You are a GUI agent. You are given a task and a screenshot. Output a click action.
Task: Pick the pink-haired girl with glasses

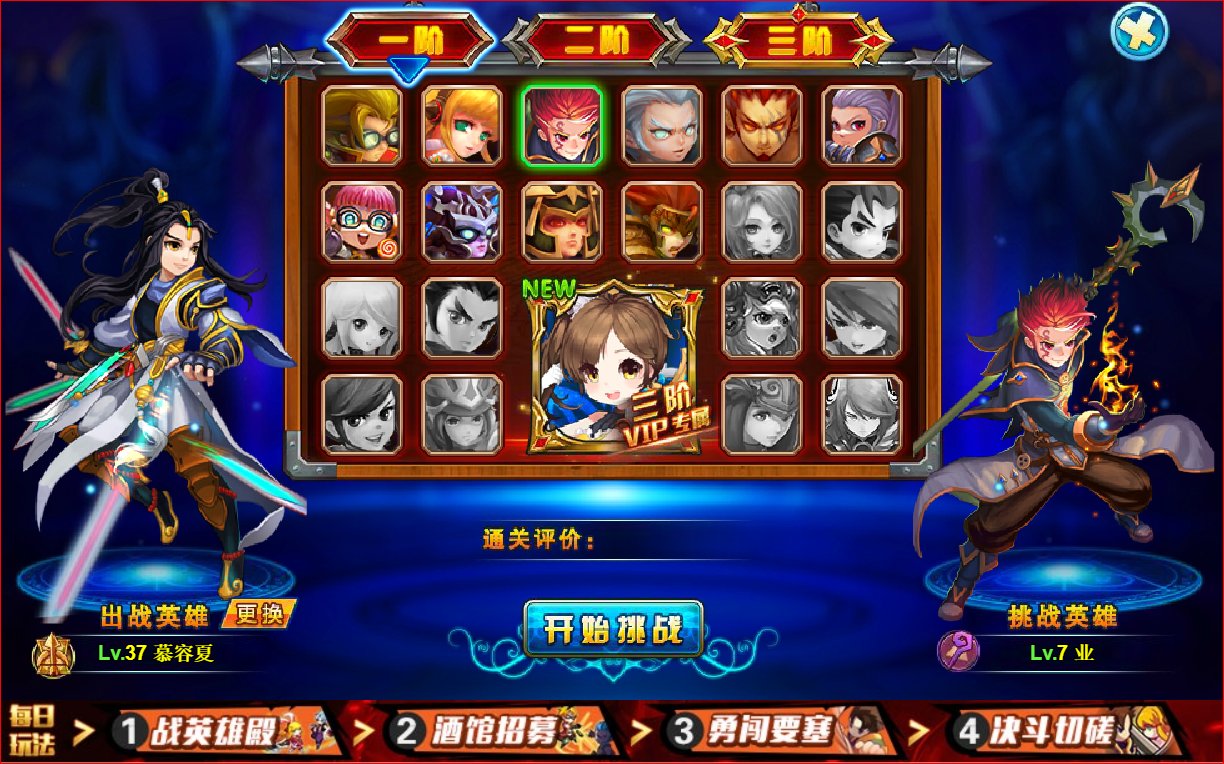362,221
